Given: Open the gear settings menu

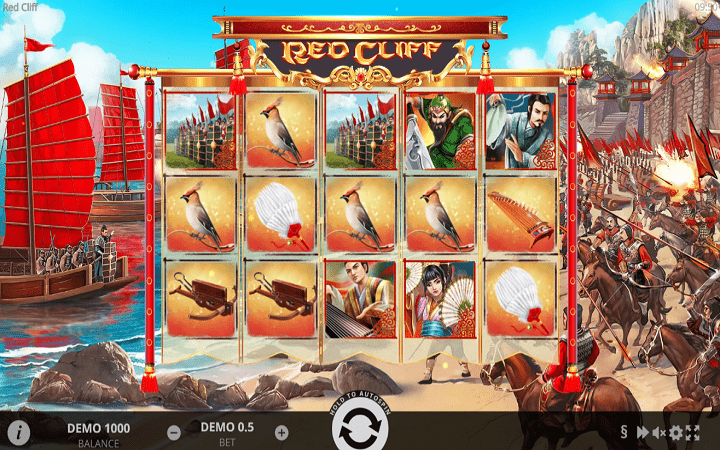Looking at the screenshot, I should coord(676,433).
